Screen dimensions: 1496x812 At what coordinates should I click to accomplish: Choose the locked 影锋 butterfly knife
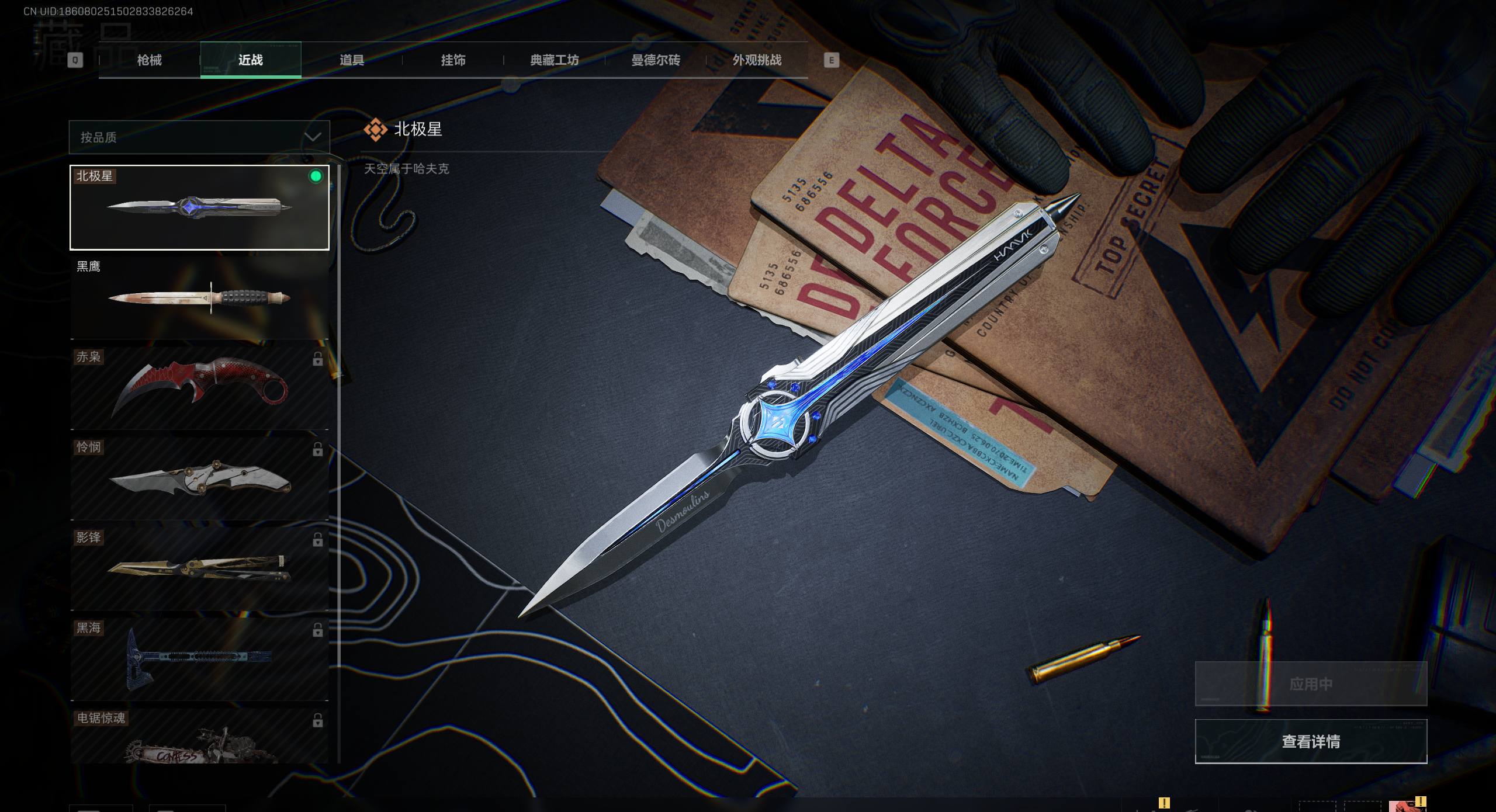[199, 569]
